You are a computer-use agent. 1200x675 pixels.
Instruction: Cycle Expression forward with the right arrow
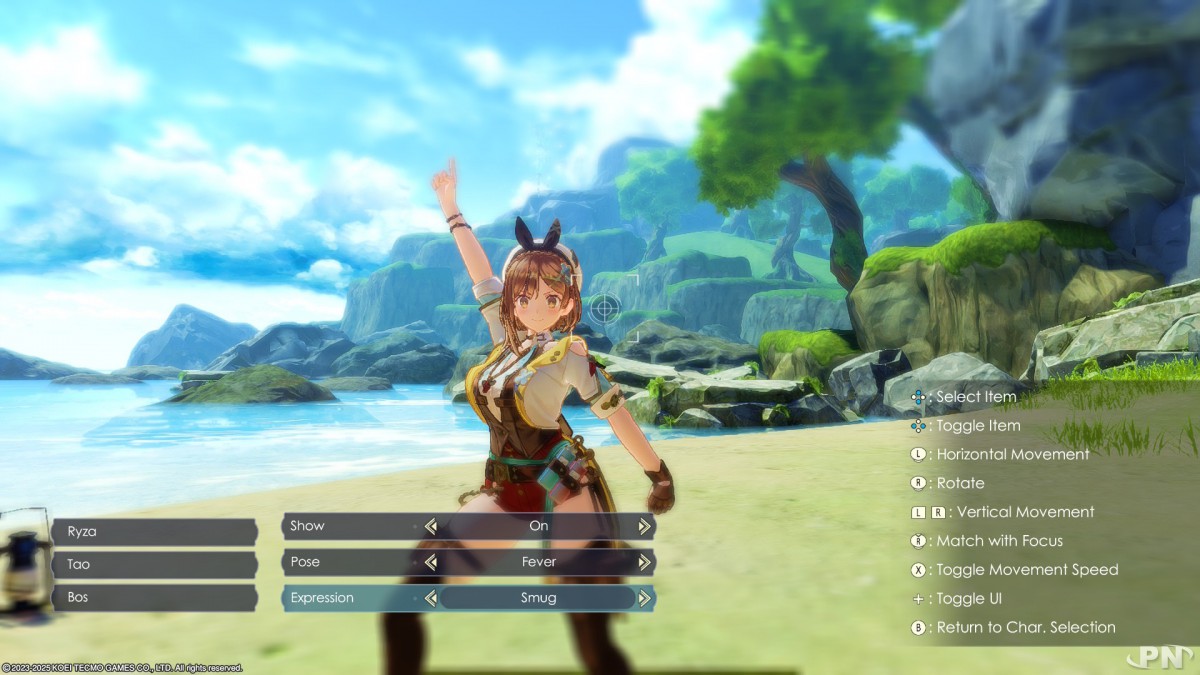[x=645, y=598]
